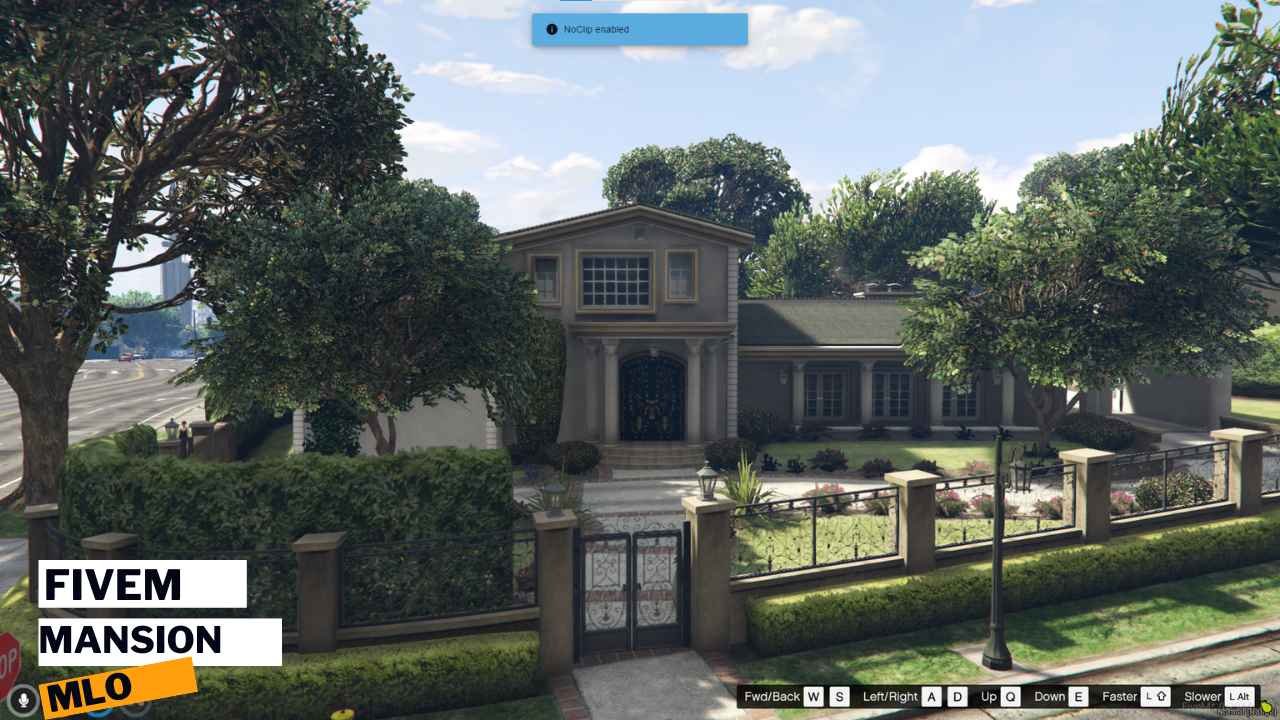Screen dimensions: 1280x720
Task: Expand the Left/Right keybind label
Action: click(x=891, y=697)
